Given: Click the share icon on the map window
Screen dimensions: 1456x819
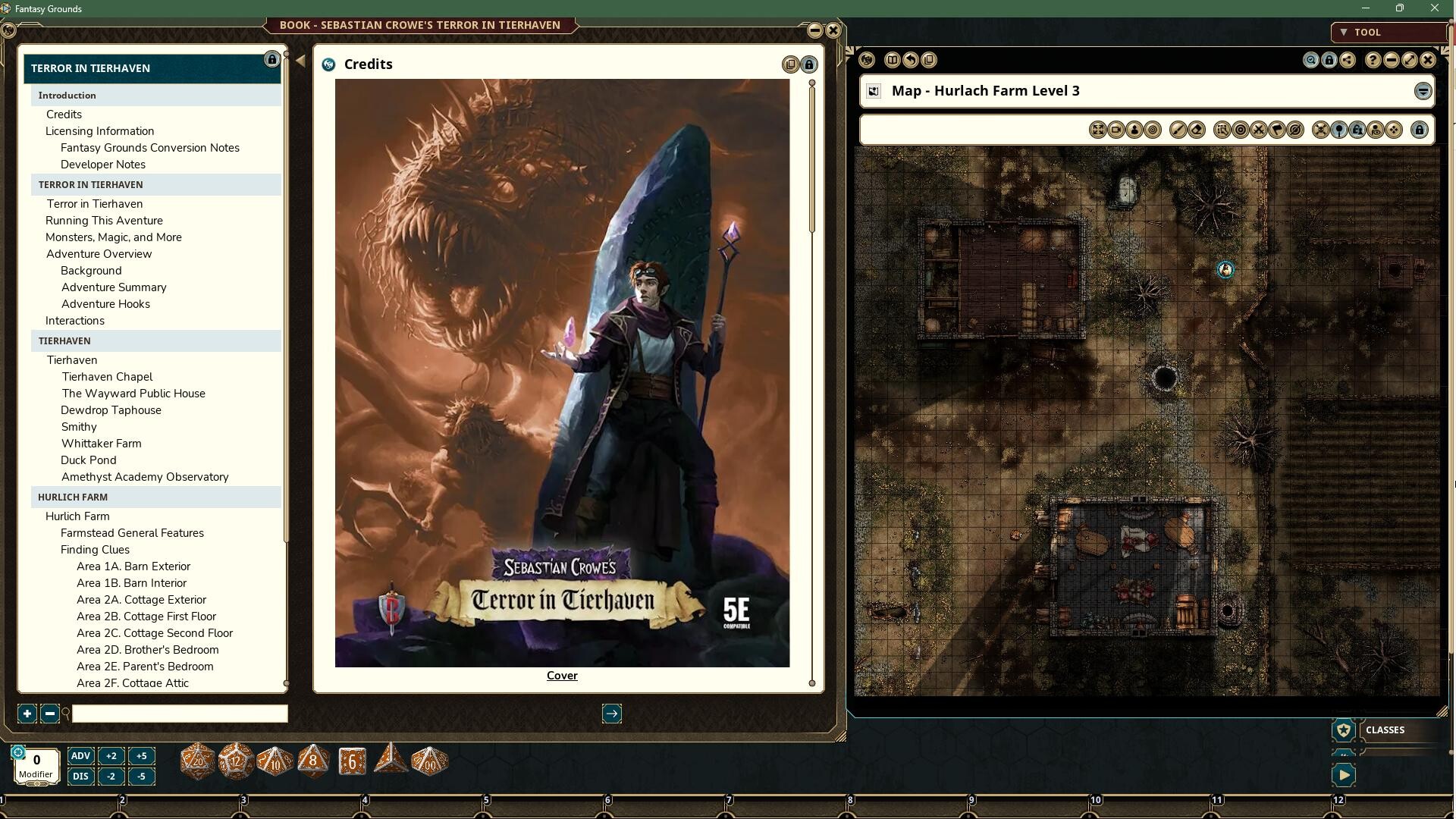Looking at the screenshot, I should [x=1347, y=60].
